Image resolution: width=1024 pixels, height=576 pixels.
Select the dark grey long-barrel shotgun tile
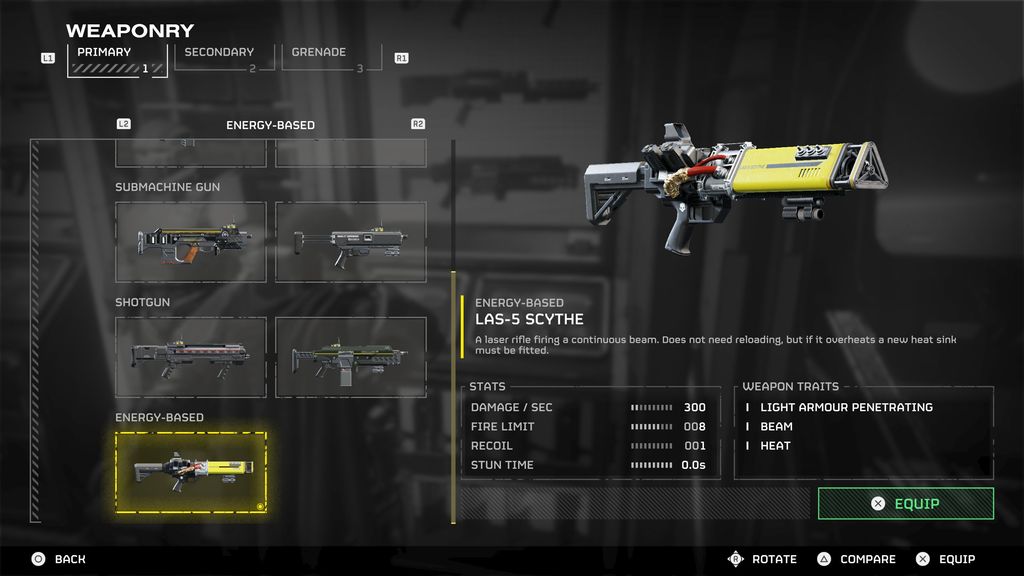pos(191,357)
